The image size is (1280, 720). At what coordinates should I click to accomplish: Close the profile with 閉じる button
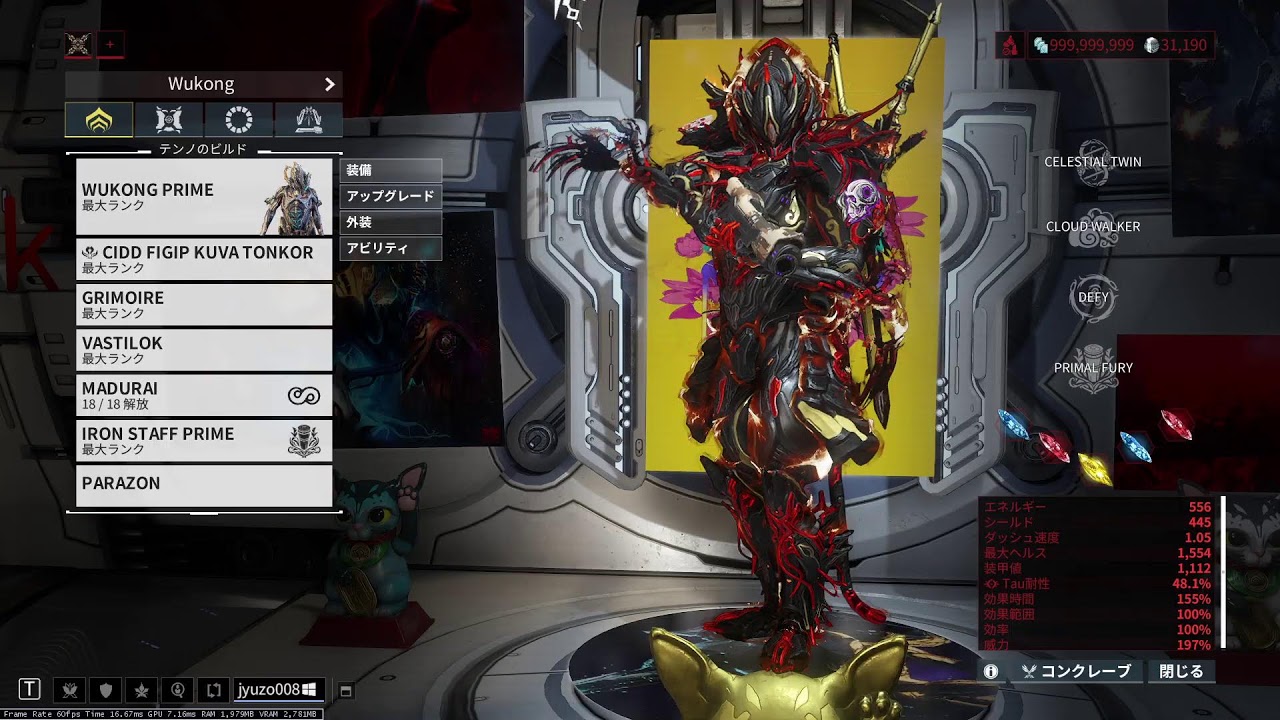tap(1181, 671)
